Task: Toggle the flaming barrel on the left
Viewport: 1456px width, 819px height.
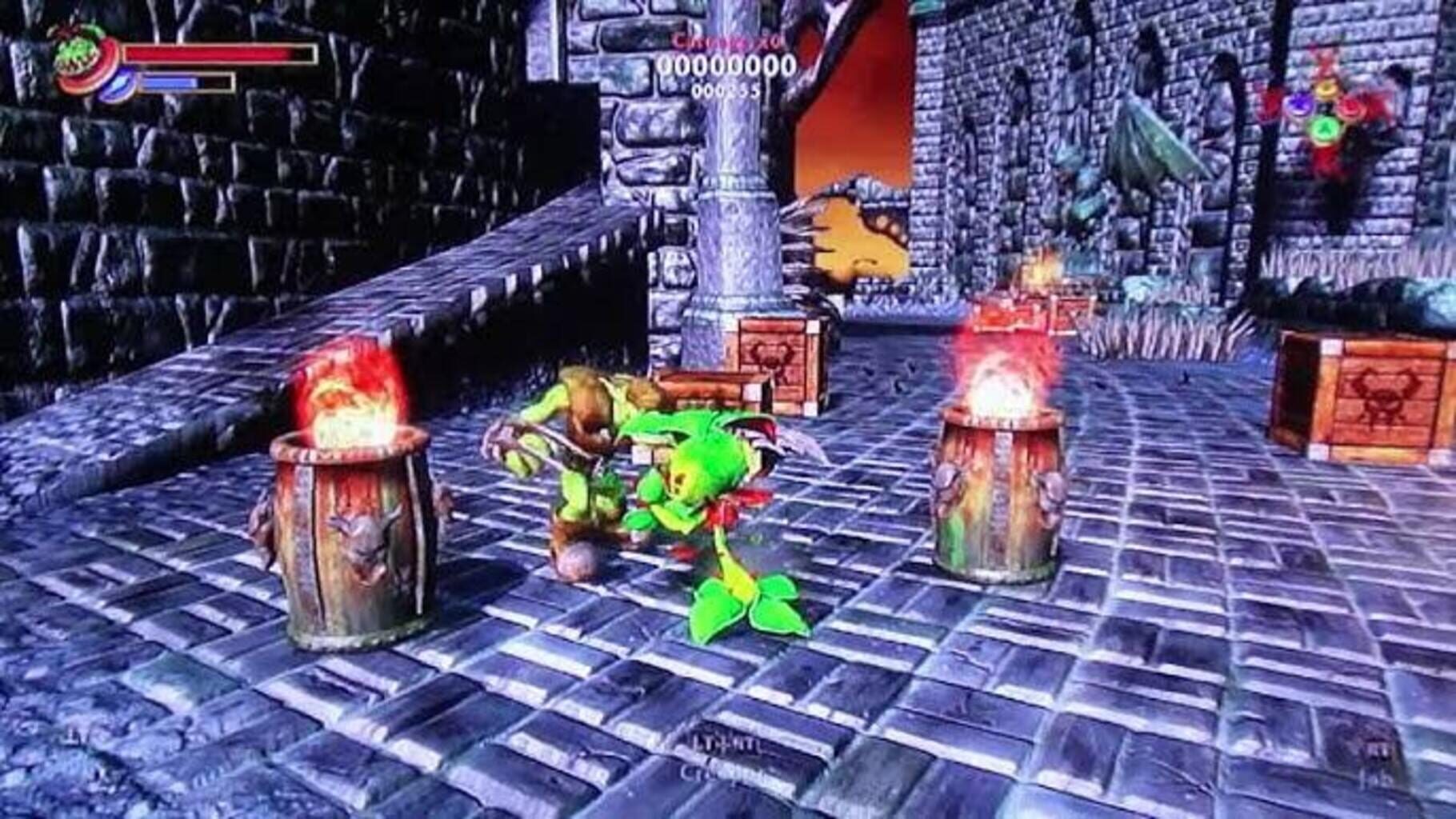Action: point(352,528)
